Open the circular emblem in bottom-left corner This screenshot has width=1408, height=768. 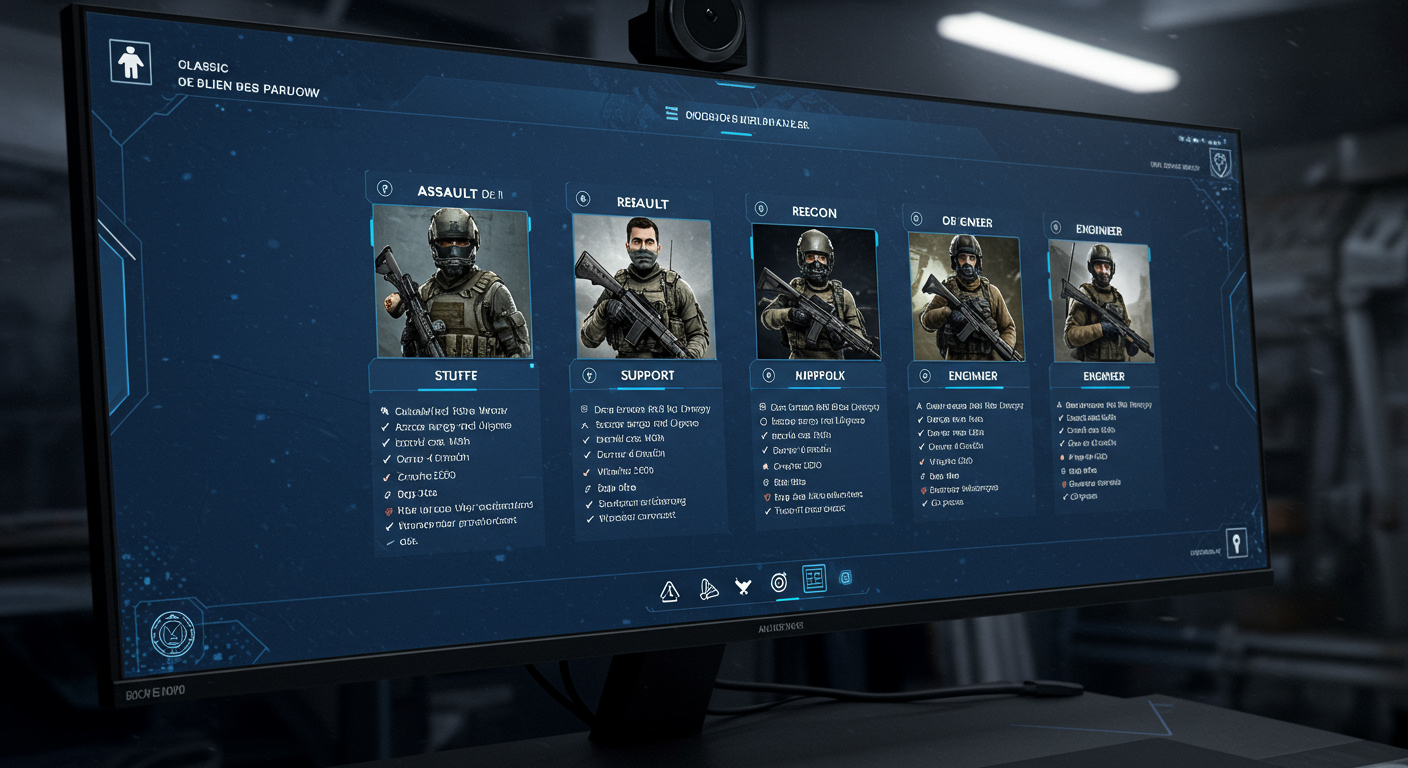click(172, 633)
